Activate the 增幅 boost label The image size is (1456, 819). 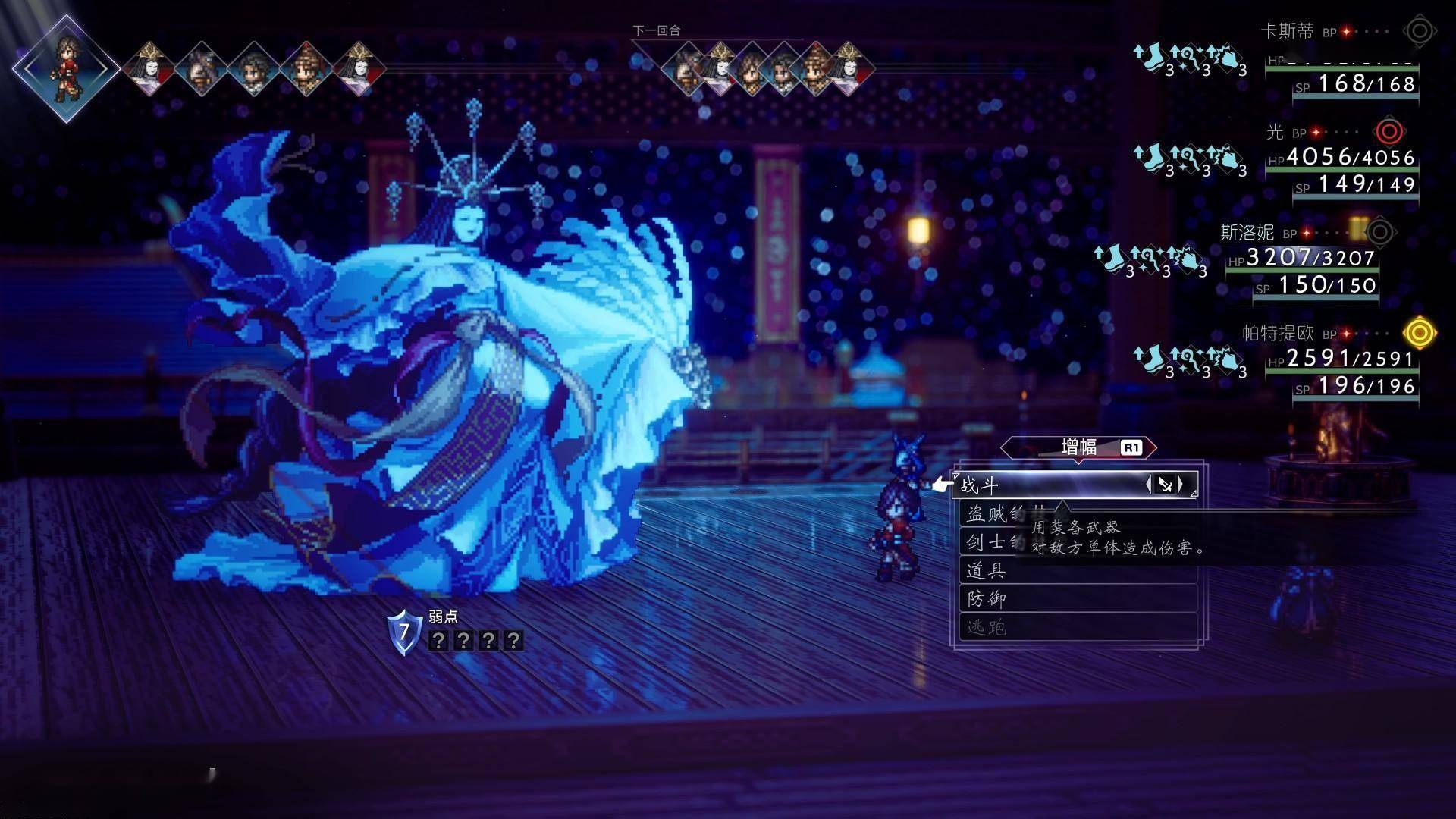[x=1078, y=447]
